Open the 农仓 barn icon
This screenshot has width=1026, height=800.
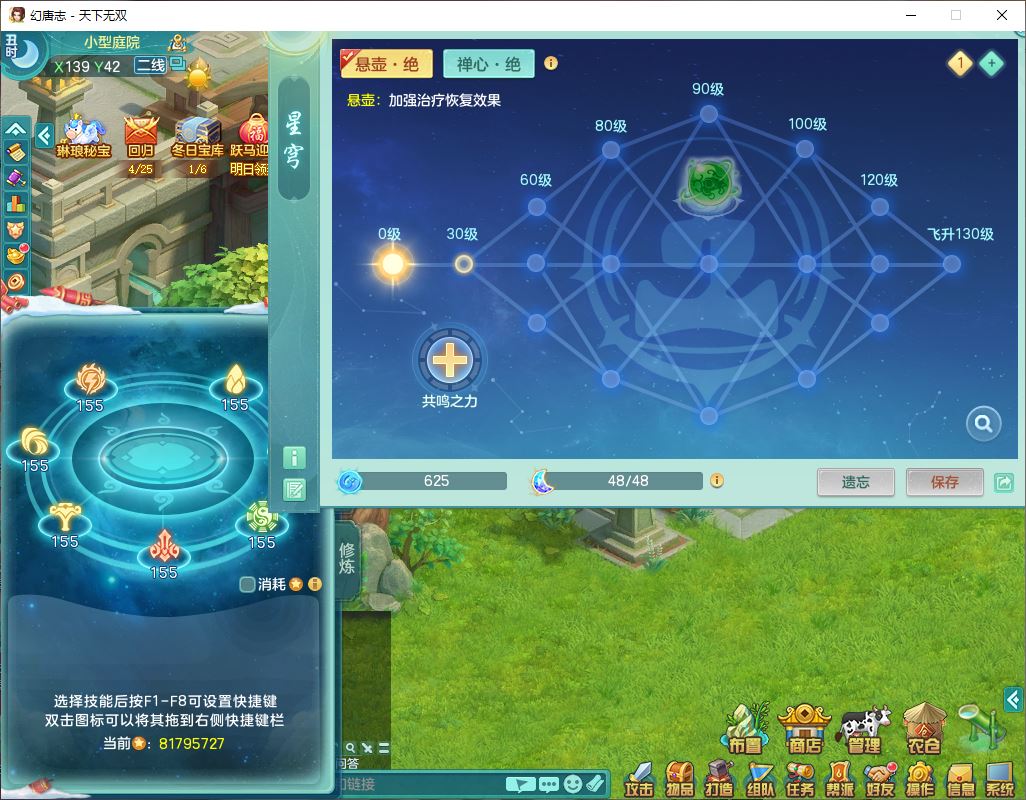(x=924, y=728)
